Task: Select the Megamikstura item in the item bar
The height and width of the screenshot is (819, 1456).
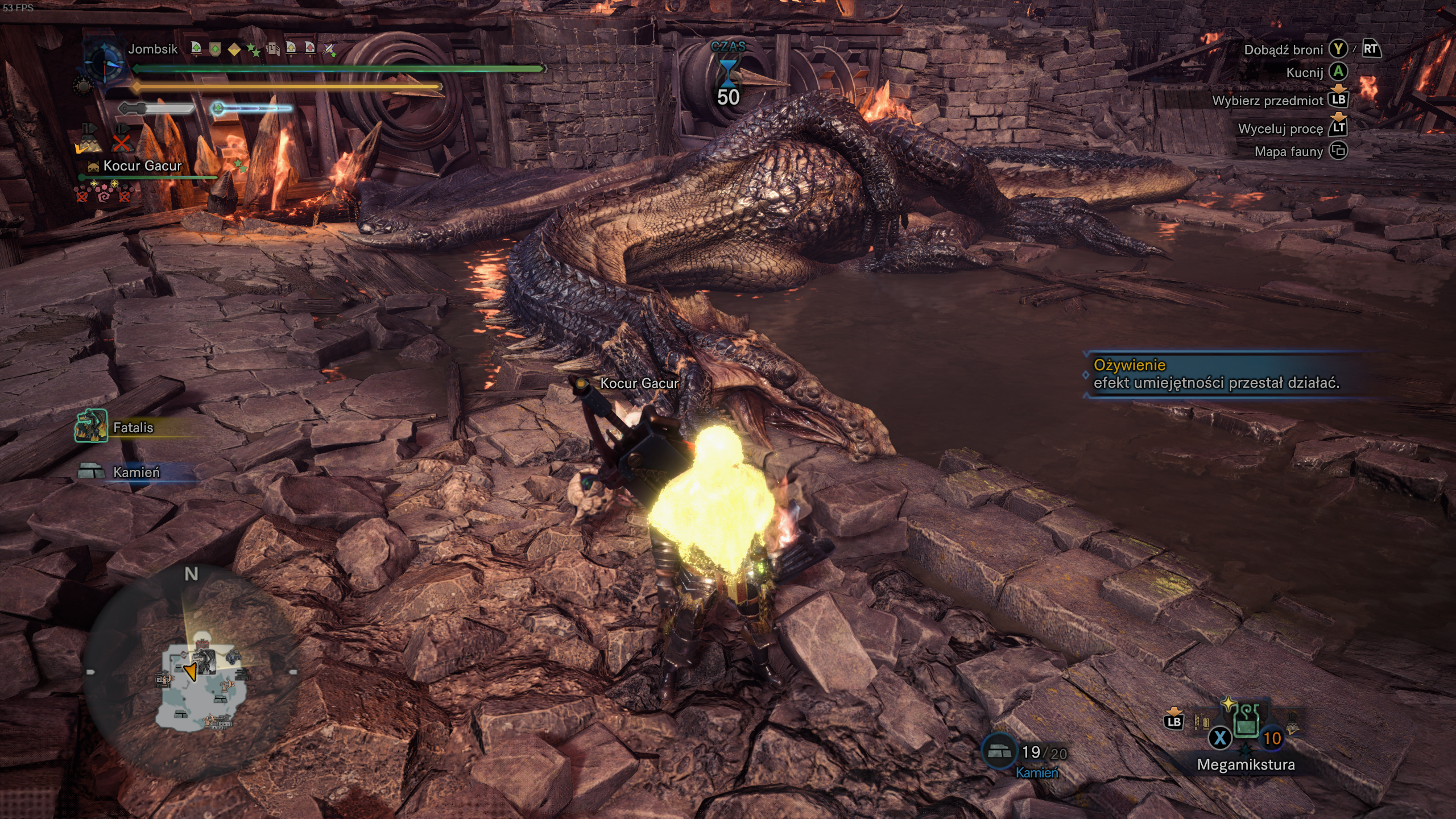Action: pos(1246,722)
